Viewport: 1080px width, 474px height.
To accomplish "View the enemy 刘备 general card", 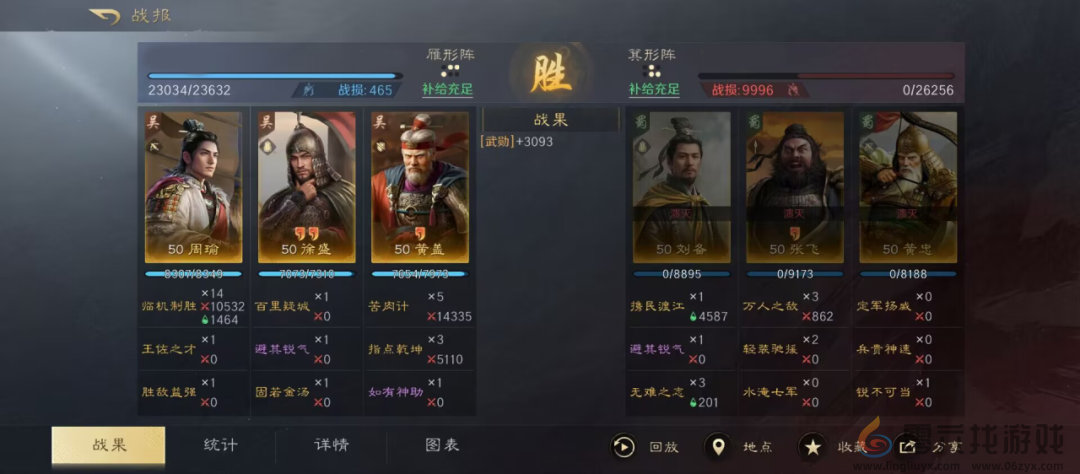I will pyautogui.click(x=680, y=186).
